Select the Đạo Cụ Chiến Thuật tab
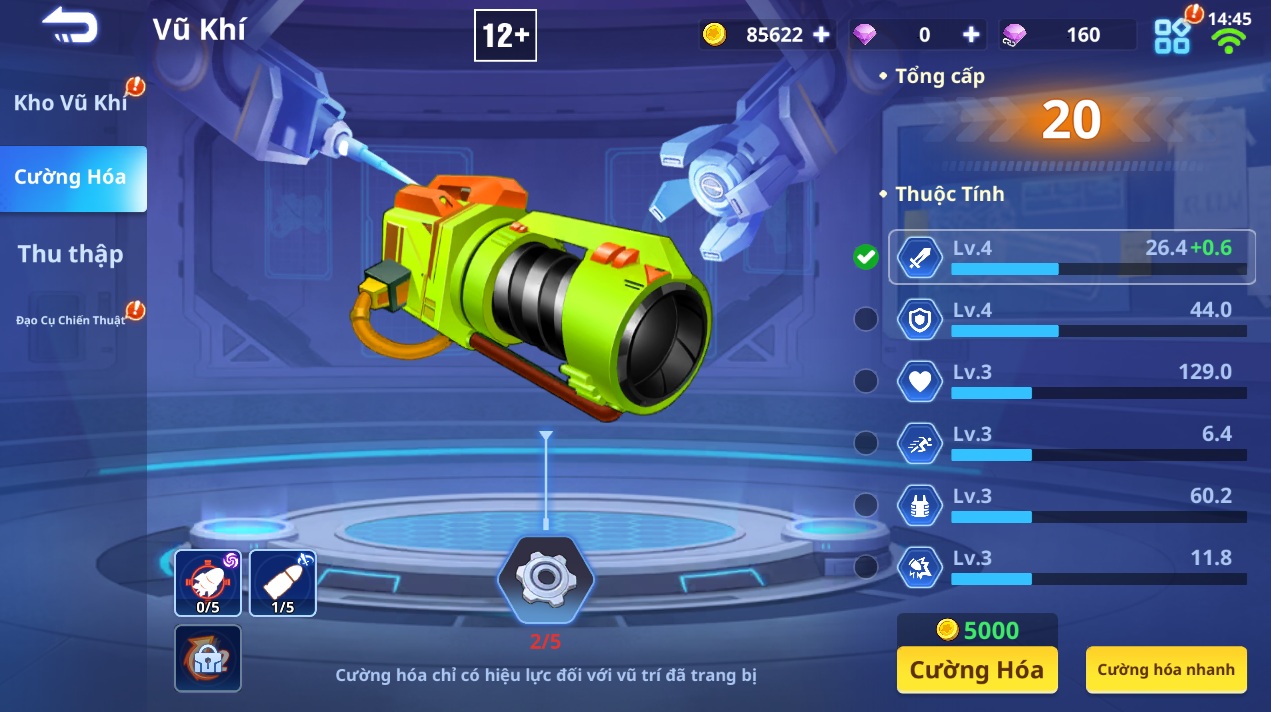The height and width of the screenshot is (712, 1271). click(x=72, y=321)
